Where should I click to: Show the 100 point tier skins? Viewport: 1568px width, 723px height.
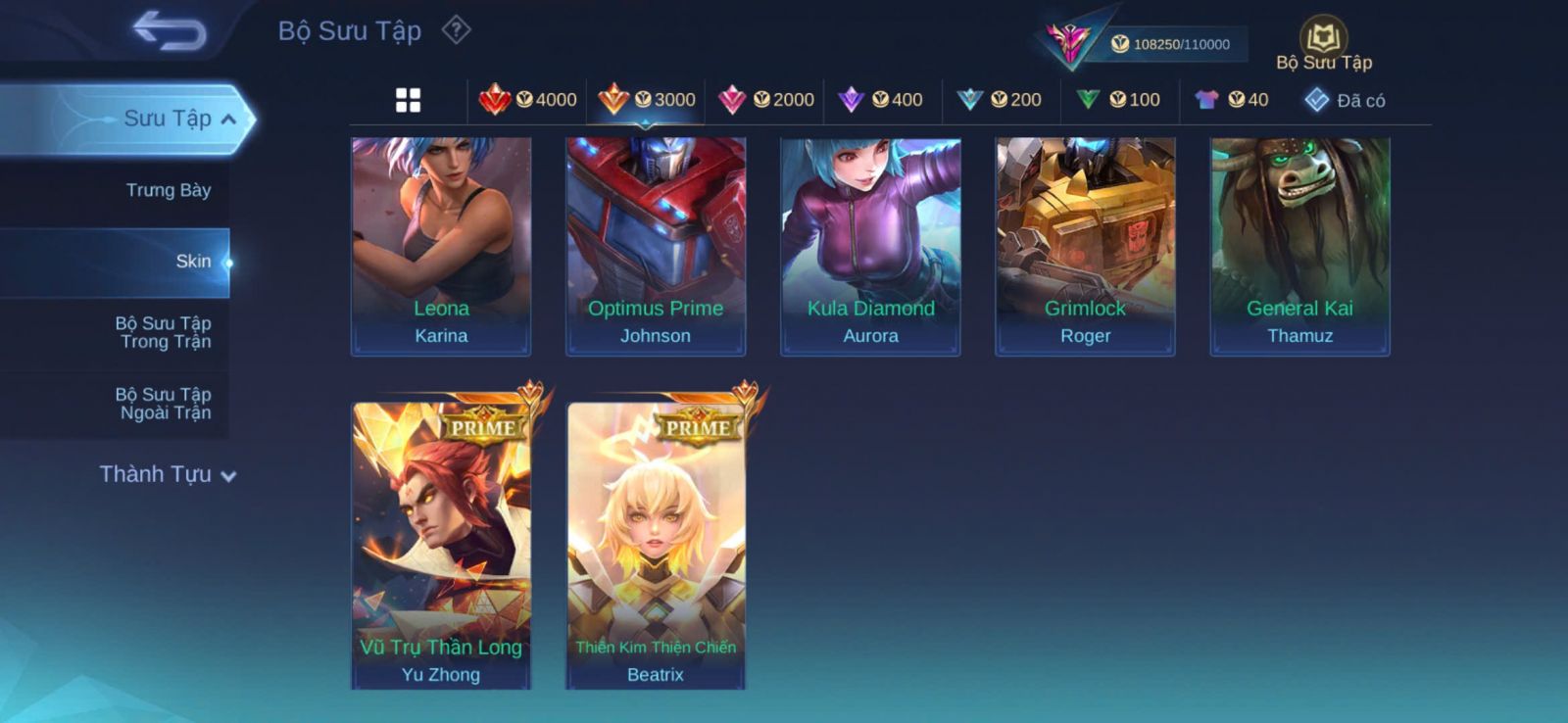pos(1119,100)
